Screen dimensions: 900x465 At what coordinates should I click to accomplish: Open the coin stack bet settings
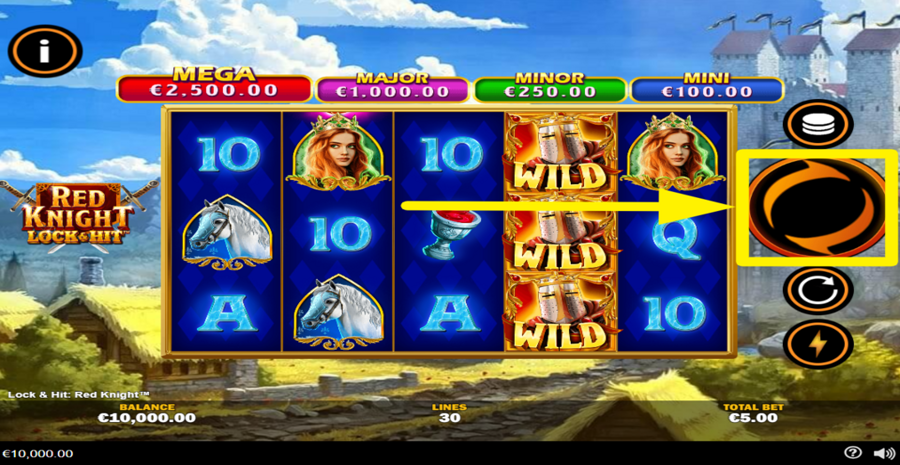pyautogui.click(x=818, y=125)
